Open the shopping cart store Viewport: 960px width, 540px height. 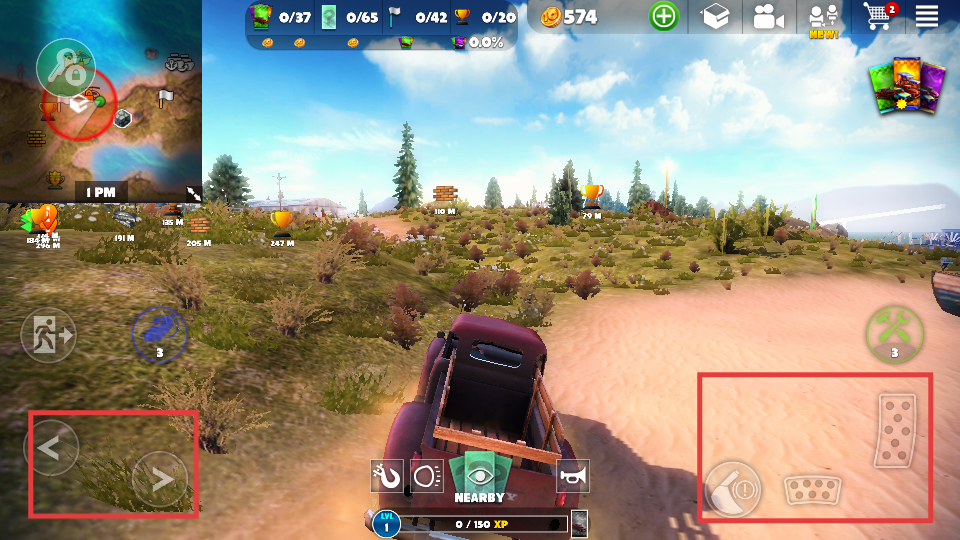pyautogui.click(x=877, y=16)
